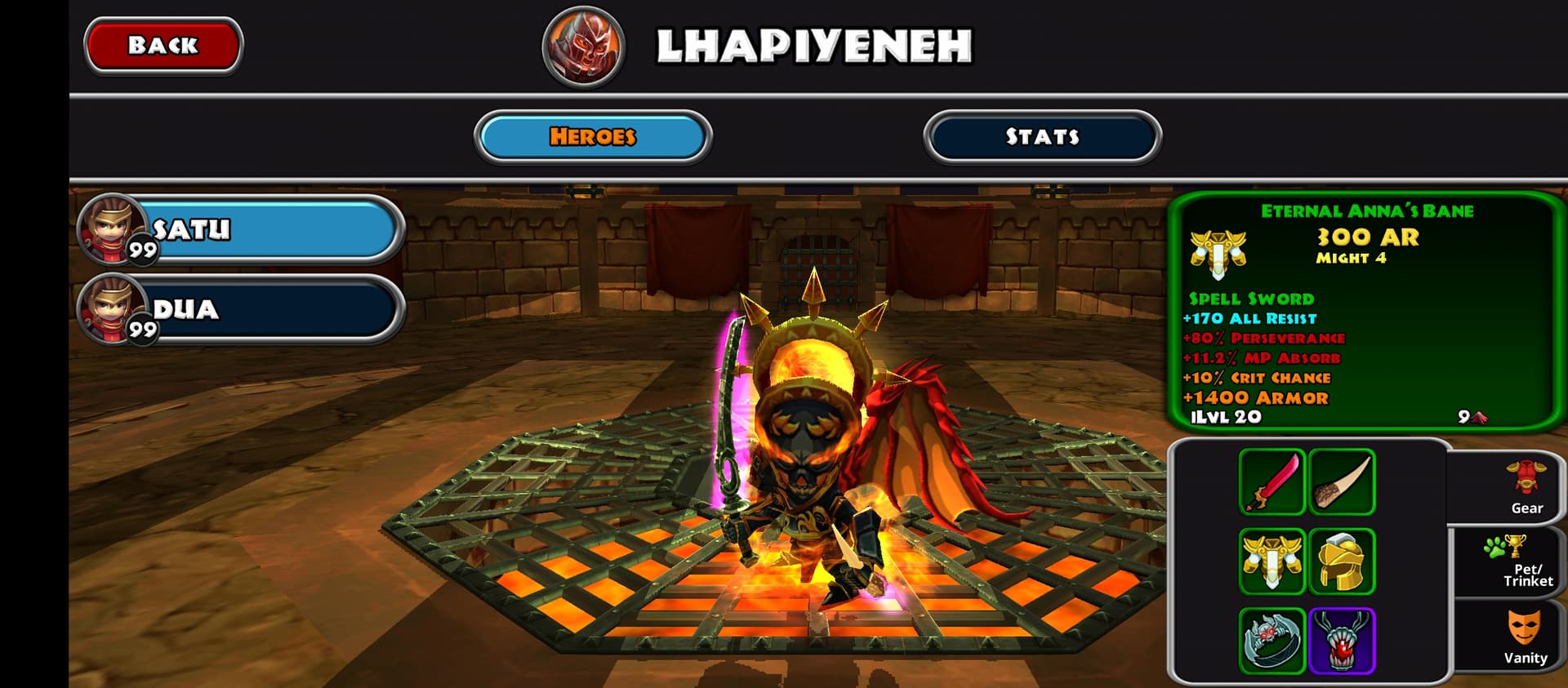Open the Pet/Trinket category
This screenshot has height=688, width=1568.
(1525, 562)
